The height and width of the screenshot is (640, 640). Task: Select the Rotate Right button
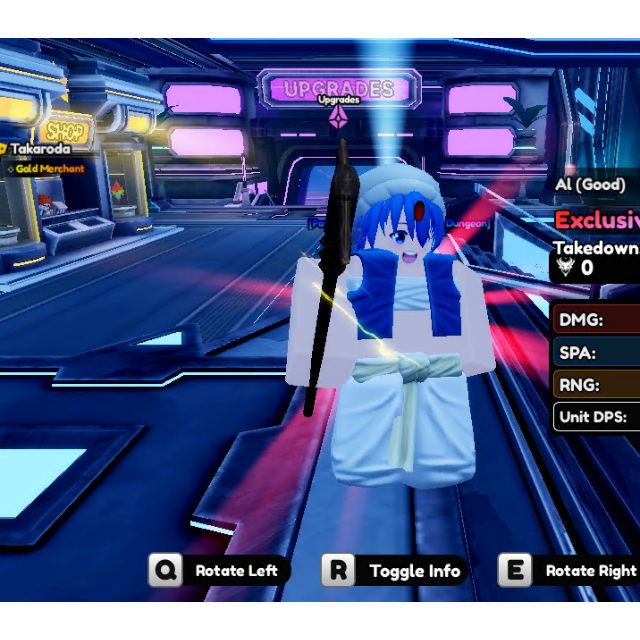click(571, 571)
